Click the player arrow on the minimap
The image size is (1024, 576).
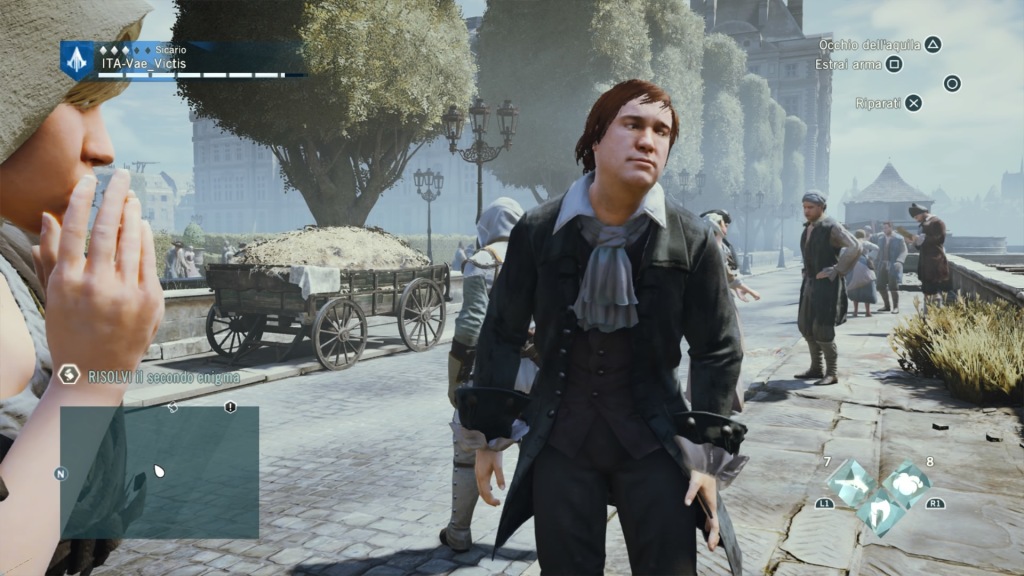[x=158, y=470]
